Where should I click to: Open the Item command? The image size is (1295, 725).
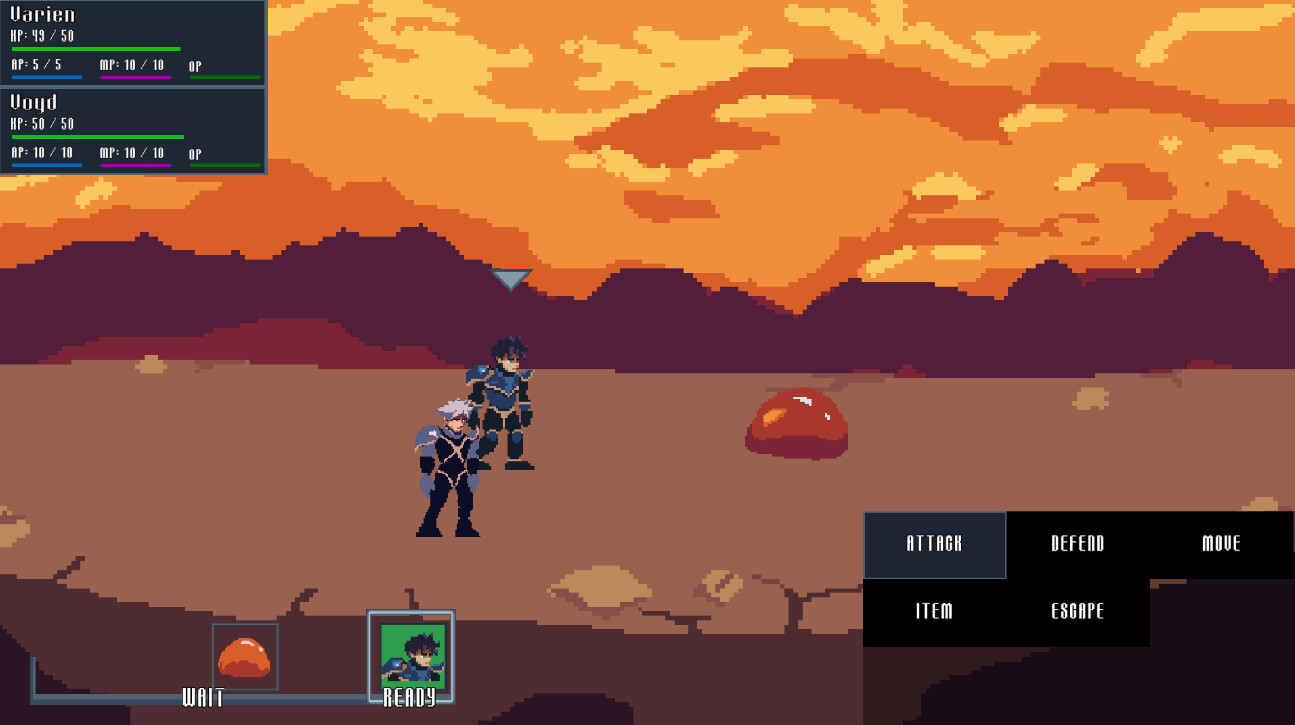pos(935,611)
